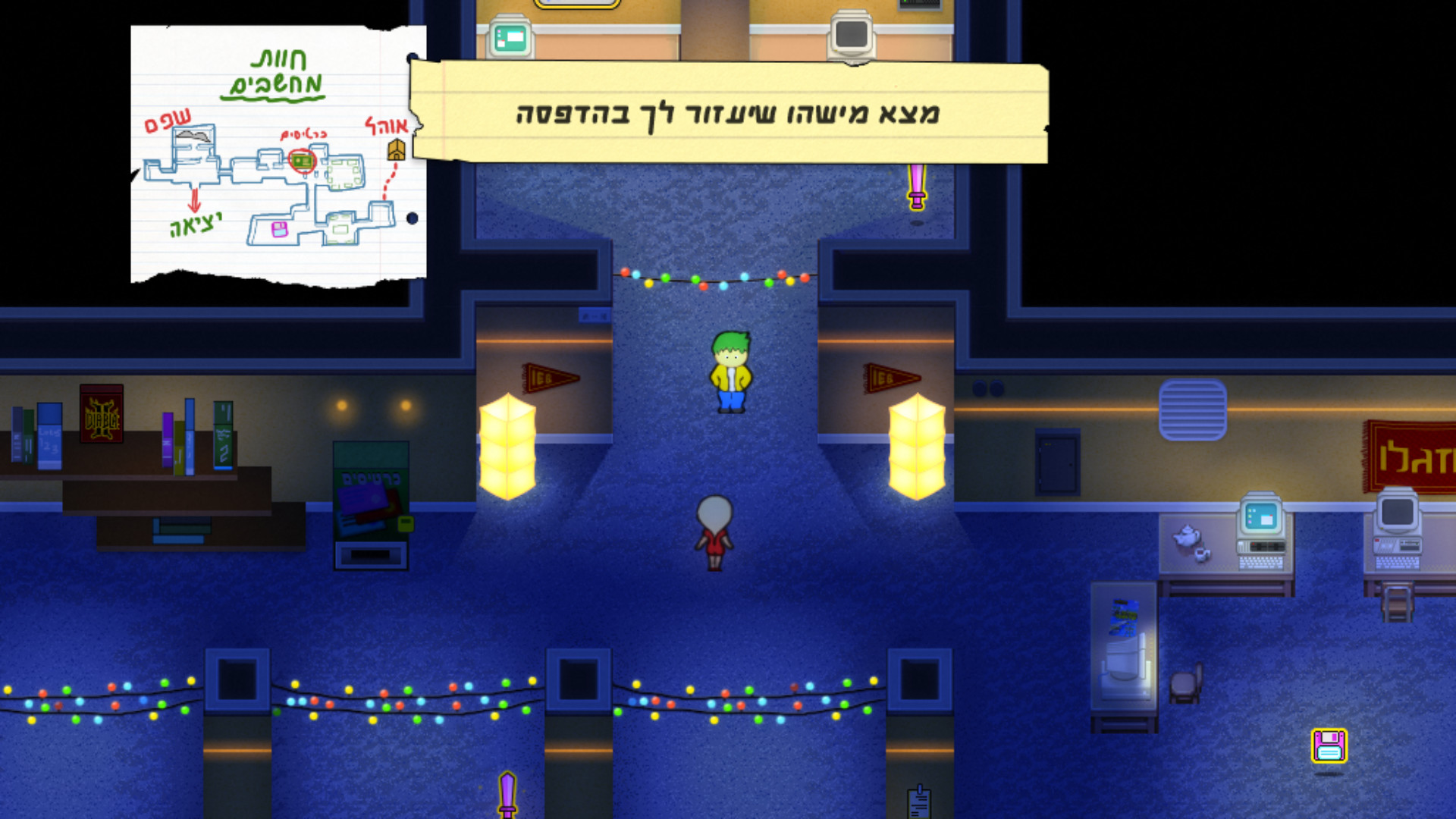Image resolution: width=1456 pixels, height=819 pixels.
Task: Select the Diablo book on the bookshelf
Action: click(99, 413)
